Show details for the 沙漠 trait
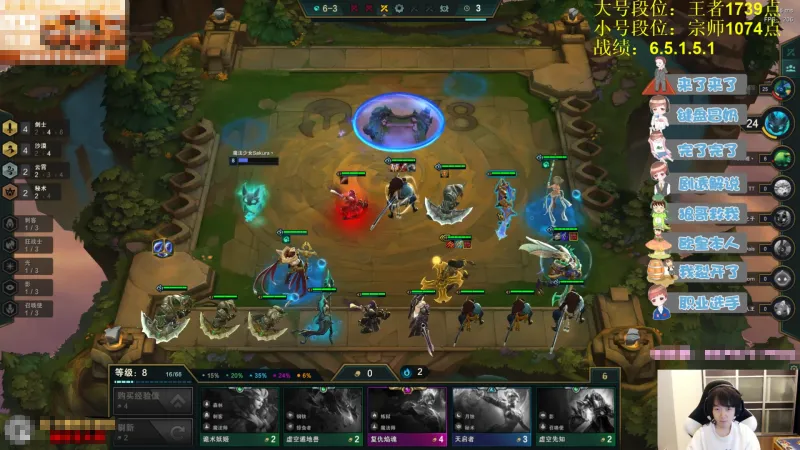Image resolution: width=800 pixels, height=450 pixels. coord(30,149)
